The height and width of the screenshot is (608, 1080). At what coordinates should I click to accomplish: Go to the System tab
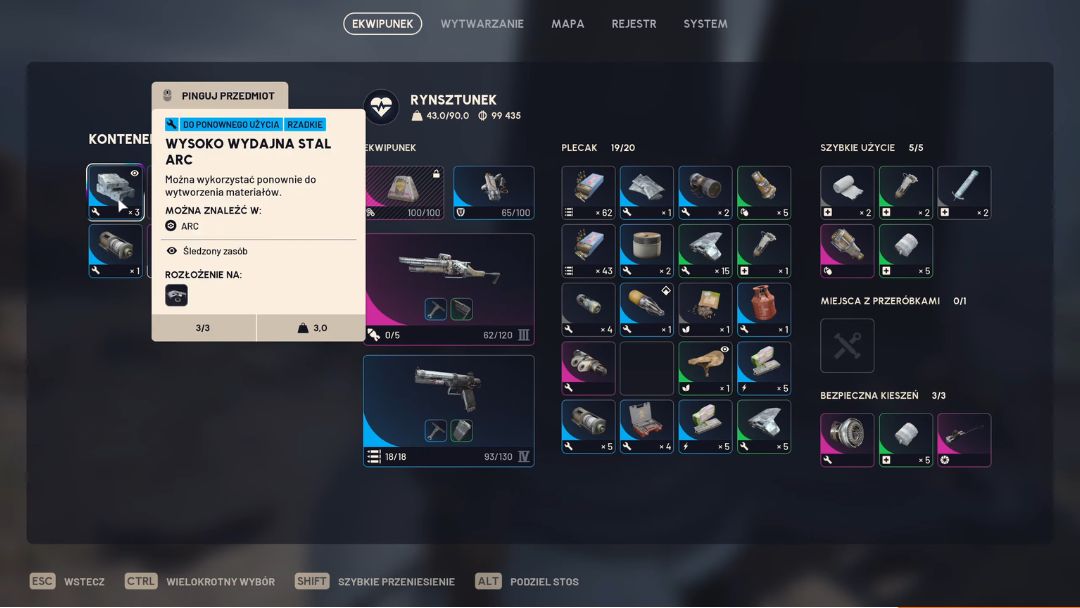[705, 24]
